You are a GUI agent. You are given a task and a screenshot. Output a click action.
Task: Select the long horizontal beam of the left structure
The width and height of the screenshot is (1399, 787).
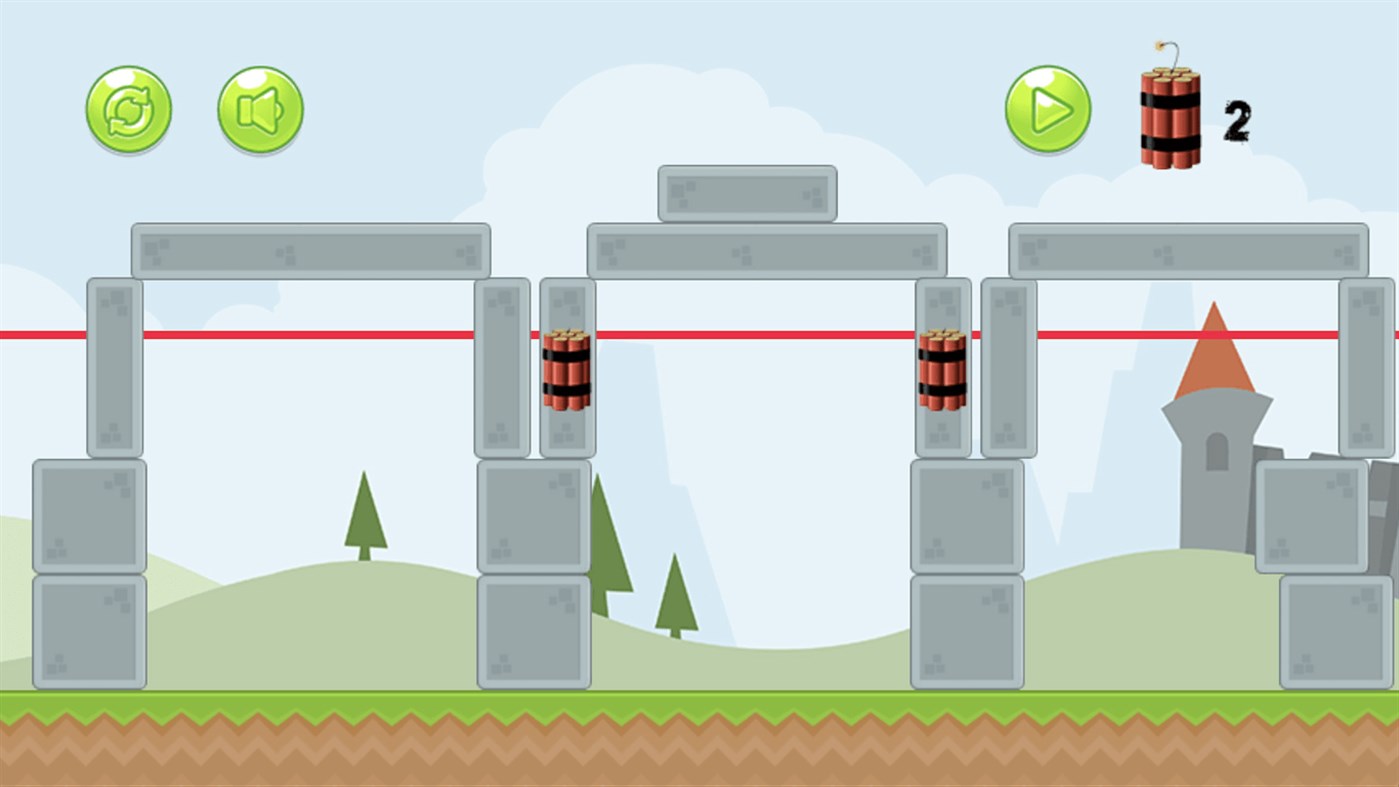pyautogui.click(x=310, y=250)
